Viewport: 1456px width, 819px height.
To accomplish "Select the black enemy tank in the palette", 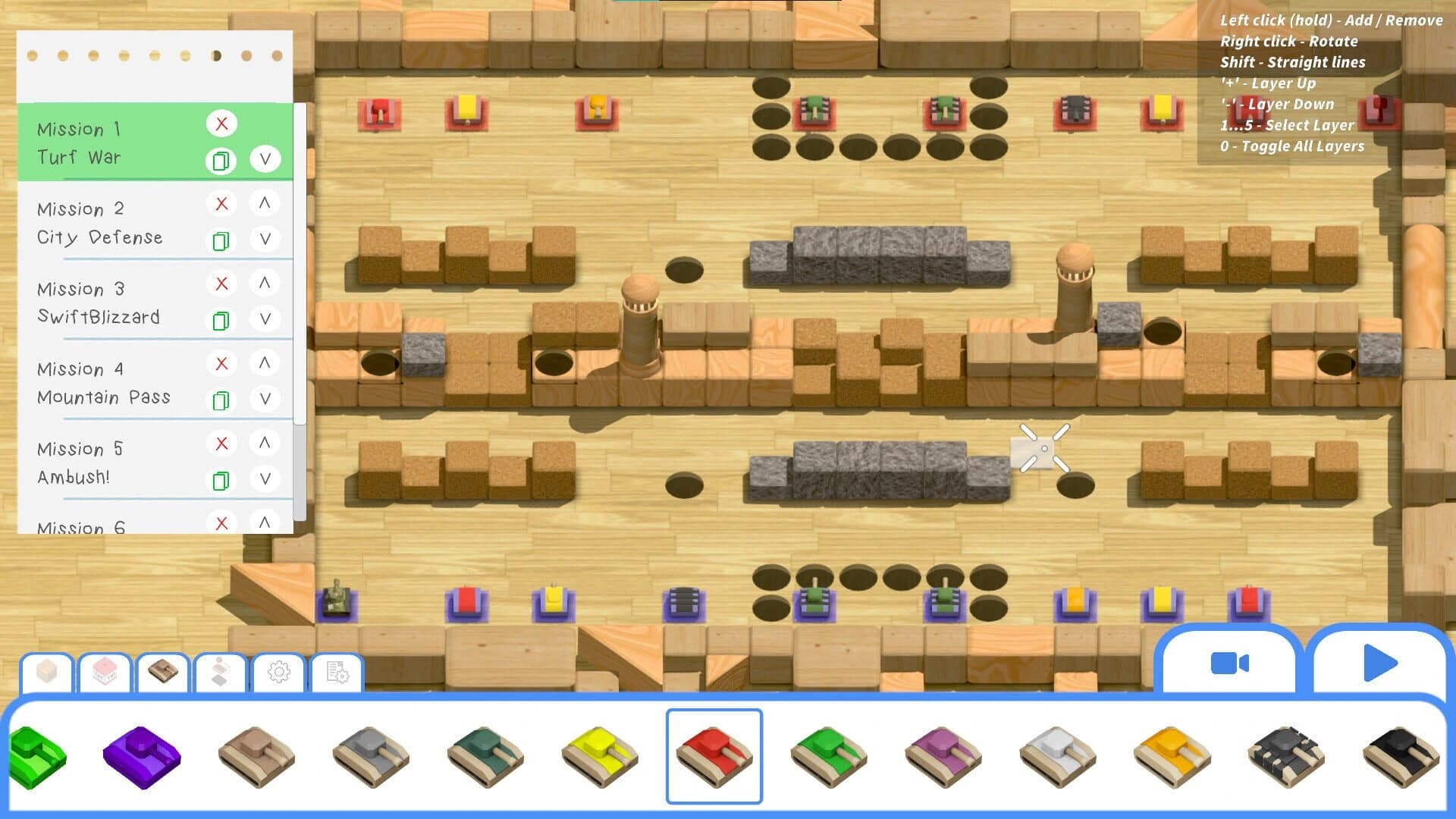I will [x=1401, y=755].
